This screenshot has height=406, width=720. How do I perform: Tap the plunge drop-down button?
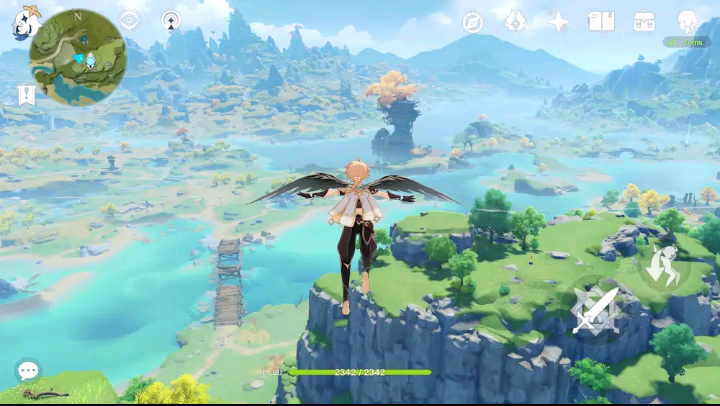[661, 265]
